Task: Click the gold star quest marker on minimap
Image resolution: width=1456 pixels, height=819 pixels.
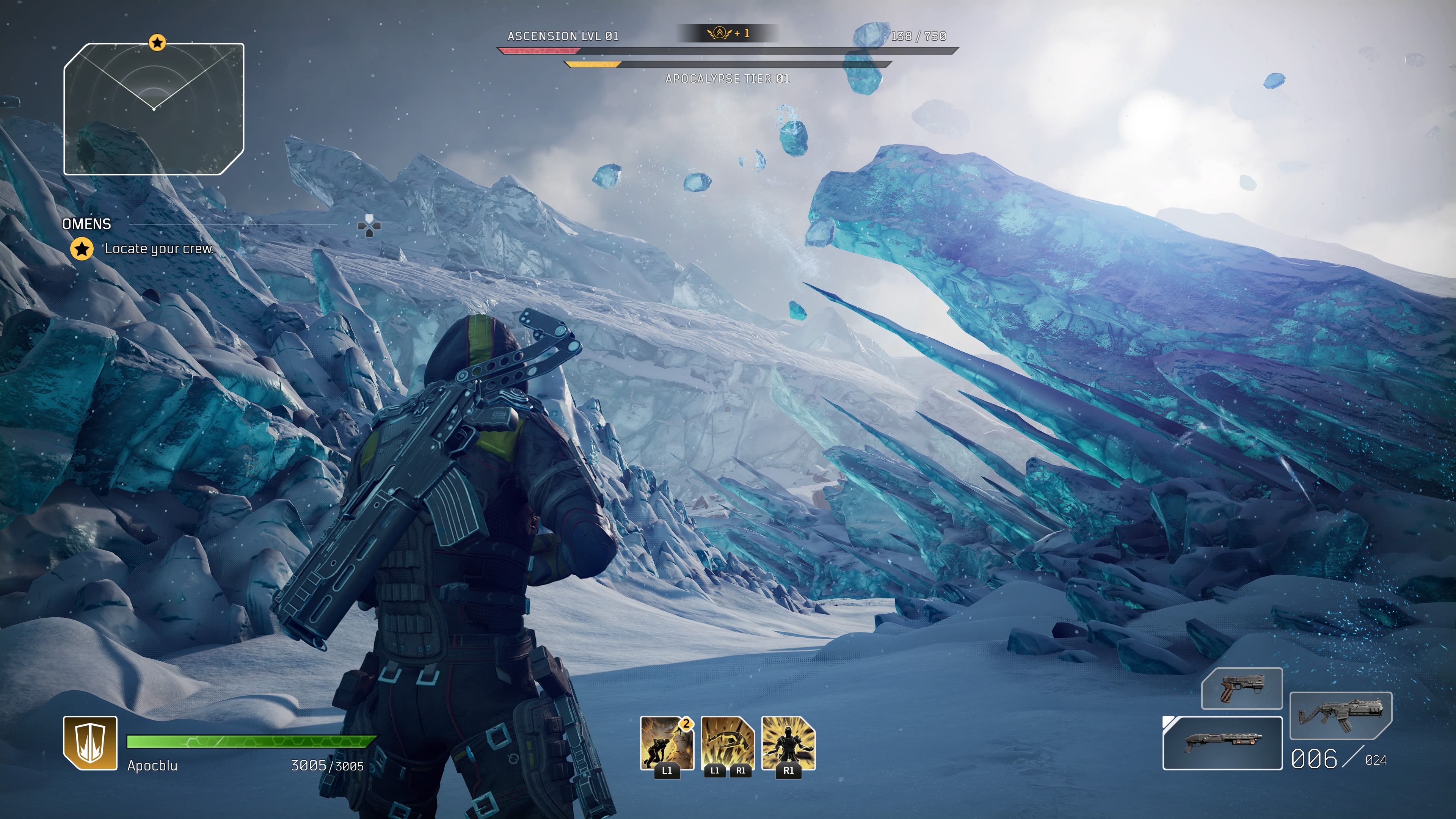Action: click(157, 42)
